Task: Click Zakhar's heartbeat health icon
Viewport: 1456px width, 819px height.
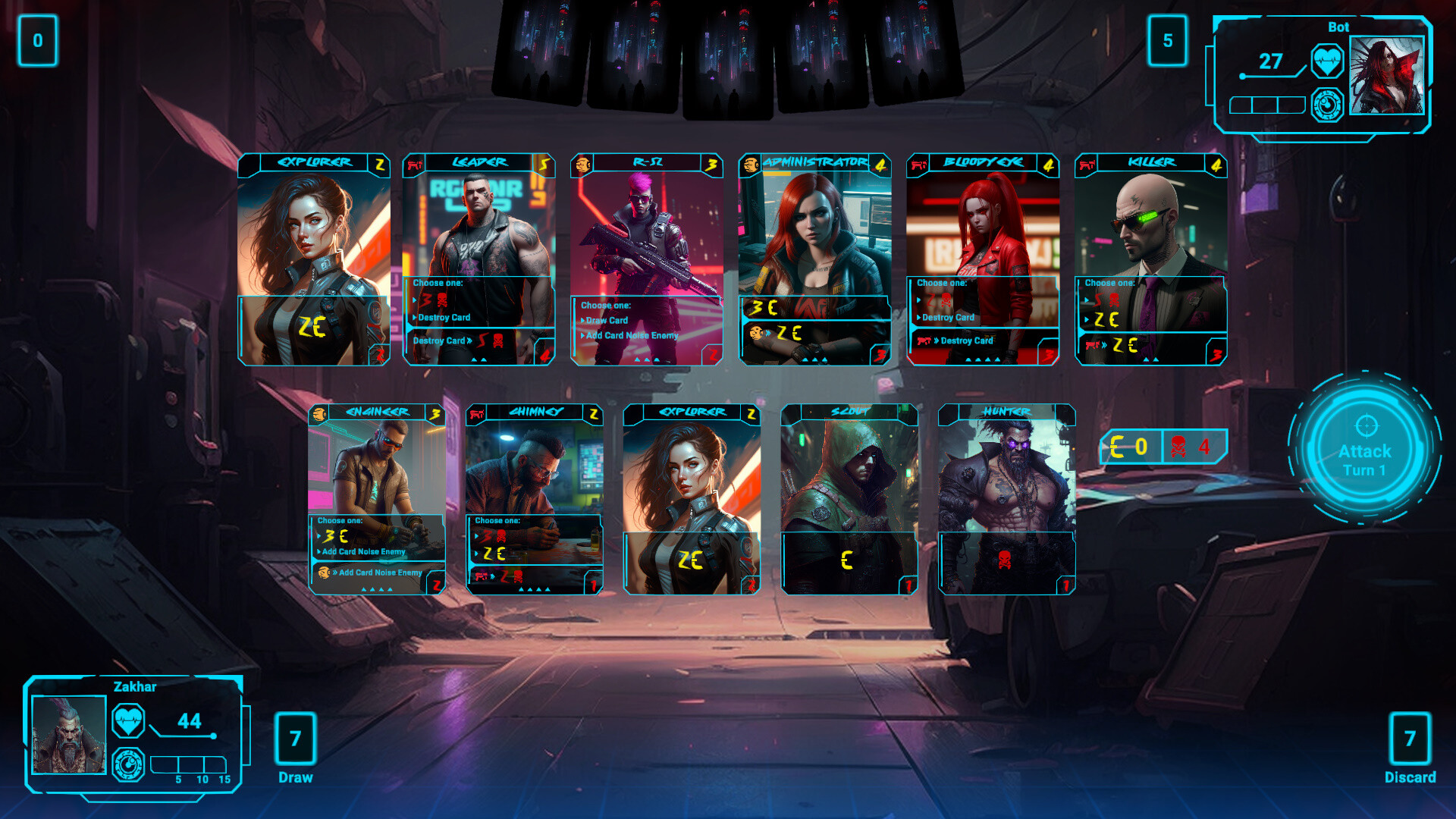Action: click(130, 721)
